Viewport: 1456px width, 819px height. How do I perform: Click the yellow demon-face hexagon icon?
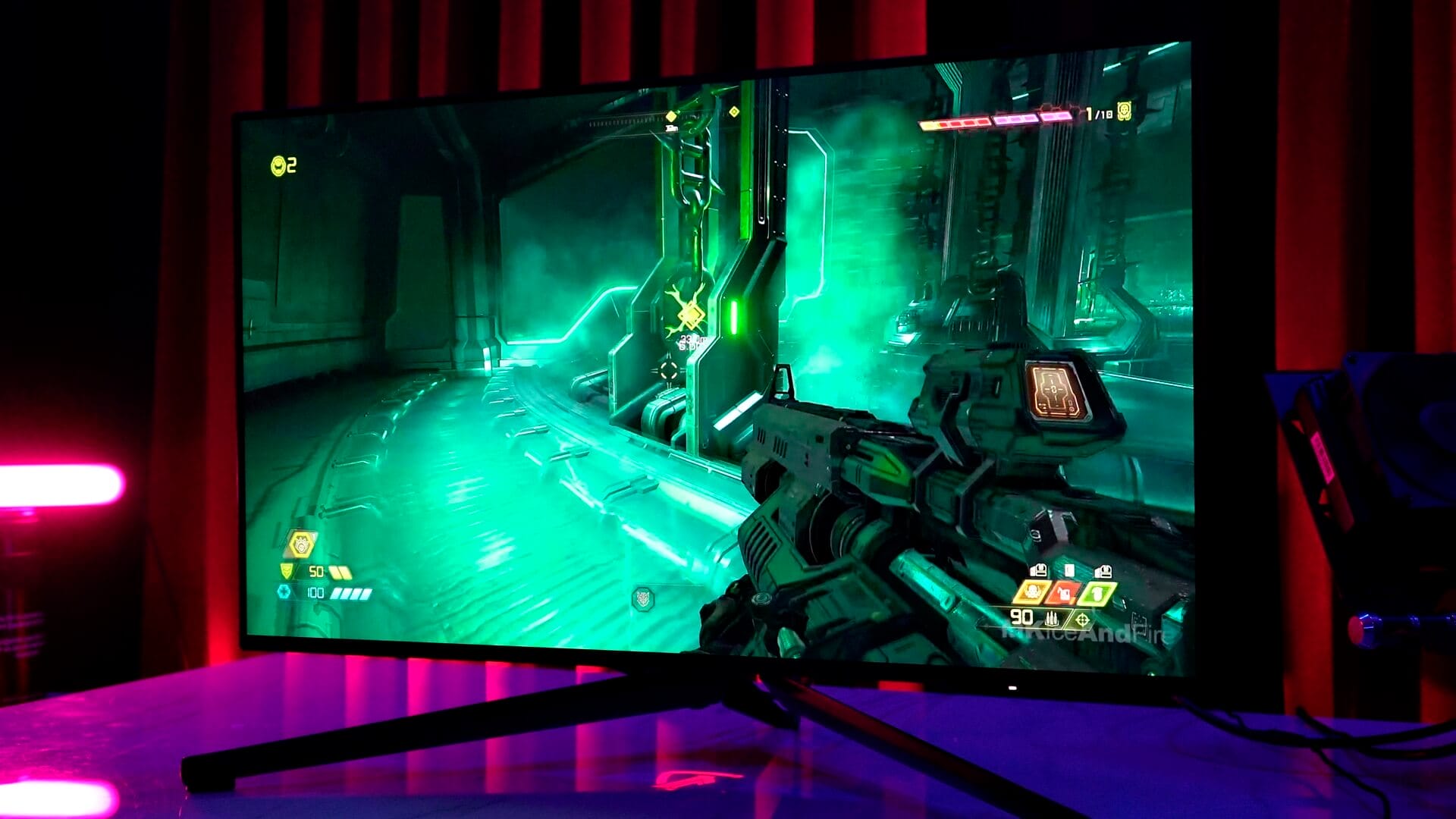(x=300, y=544)
